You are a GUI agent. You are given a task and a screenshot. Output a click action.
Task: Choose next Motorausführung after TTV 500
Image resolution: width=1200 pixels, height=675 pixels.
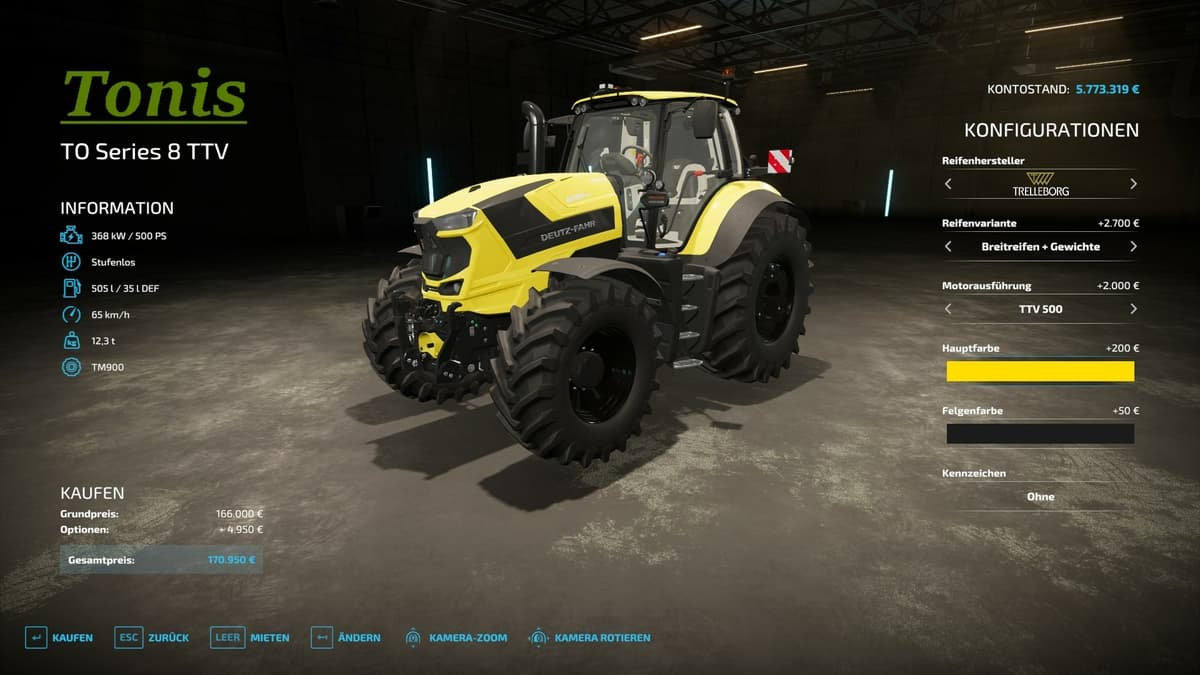pos(1133,309)
